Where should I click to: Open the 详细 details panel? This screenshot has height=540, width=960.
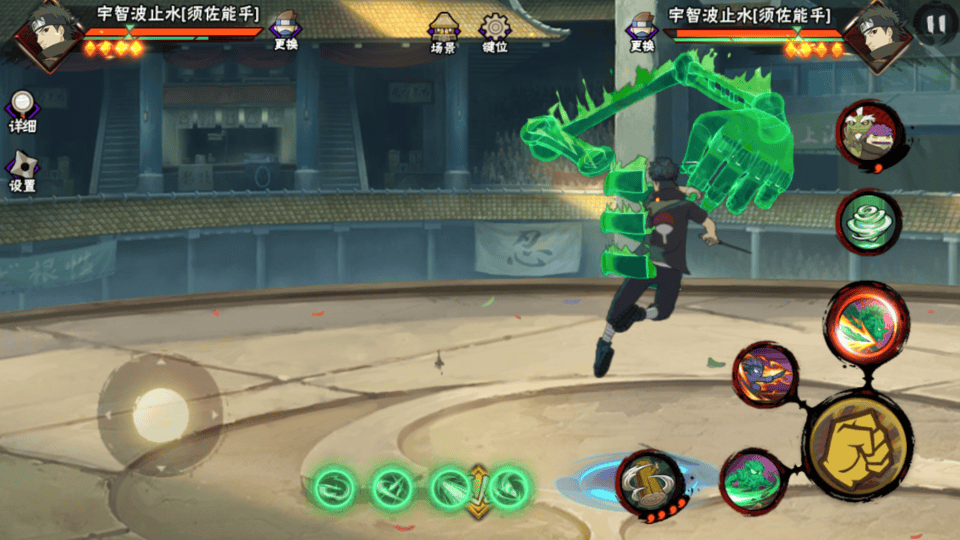click(23, 110)
